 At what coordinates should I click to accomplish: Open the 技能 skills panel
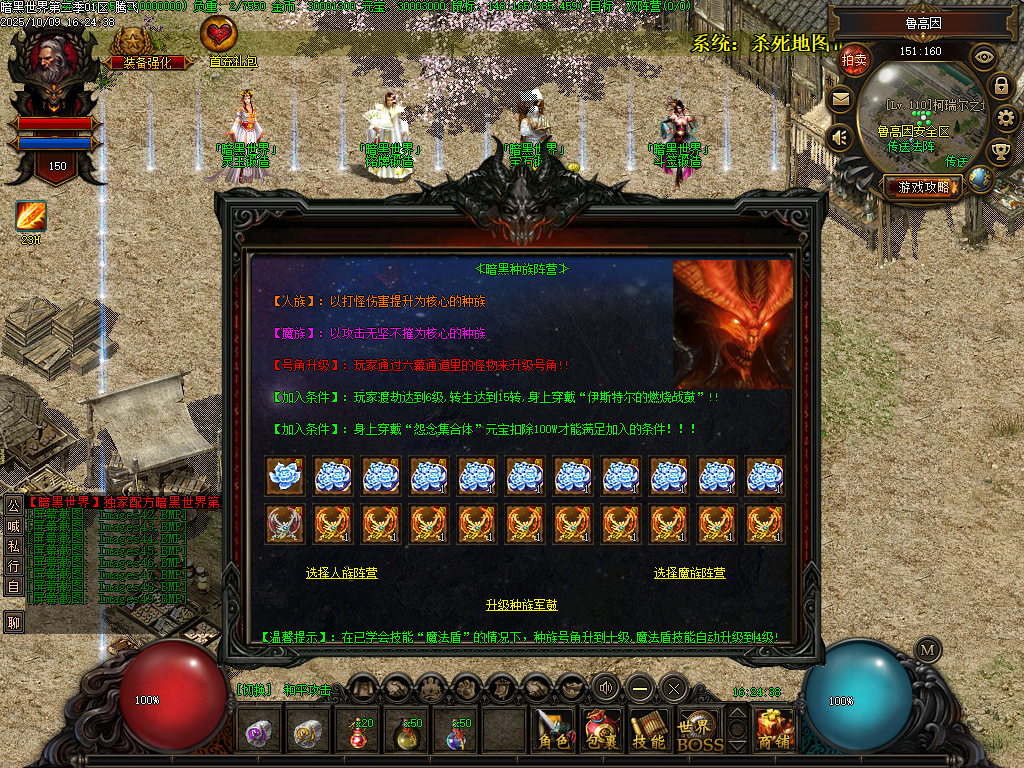[x=649, y=731]
